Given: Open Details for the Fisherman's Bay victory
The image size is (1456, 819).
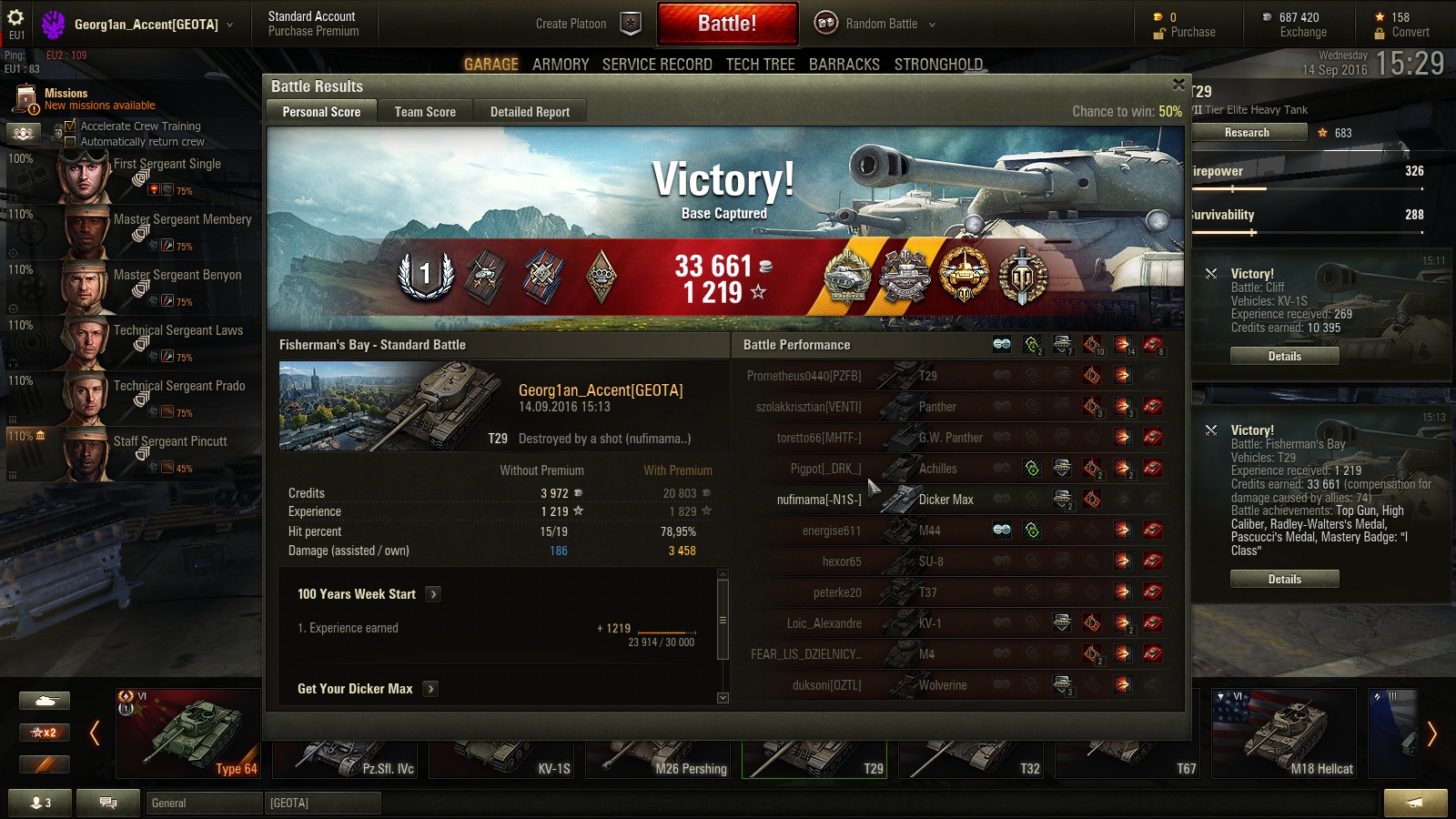Looking at the screenshot, I should 1284,579.
